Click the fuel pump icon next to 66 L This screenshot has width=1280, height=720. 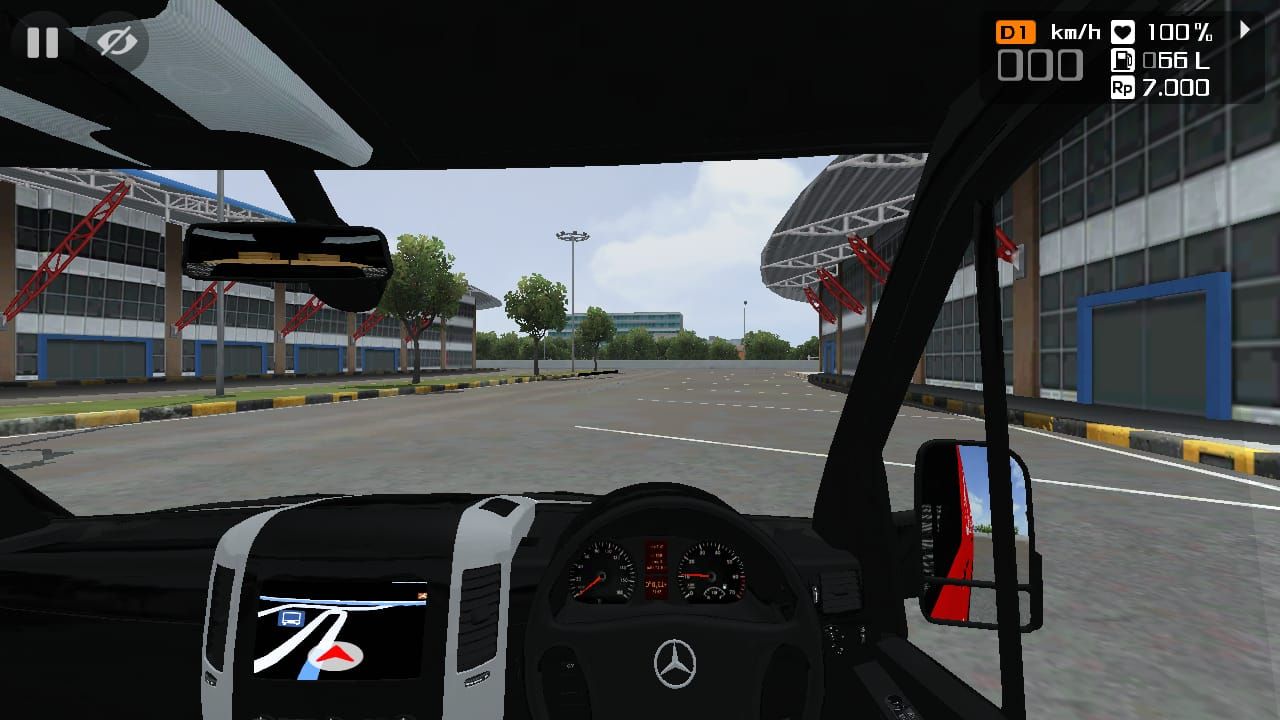(x=1124, y=60)
